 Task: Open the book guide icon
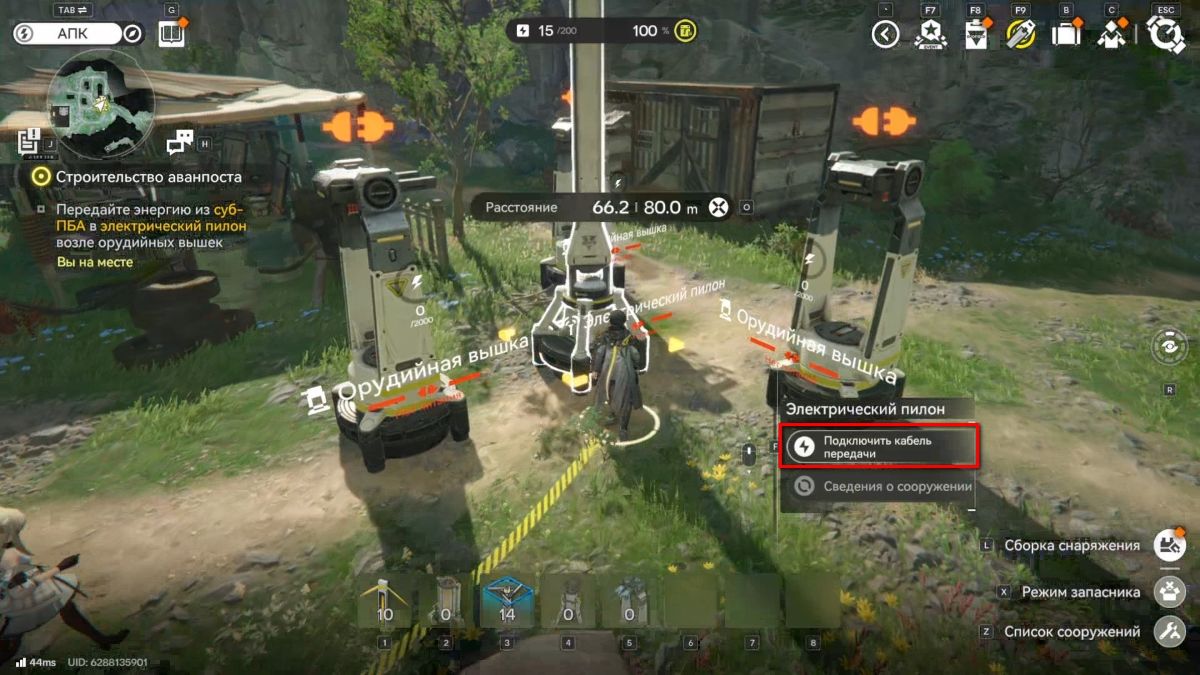[x=172, y=35]
